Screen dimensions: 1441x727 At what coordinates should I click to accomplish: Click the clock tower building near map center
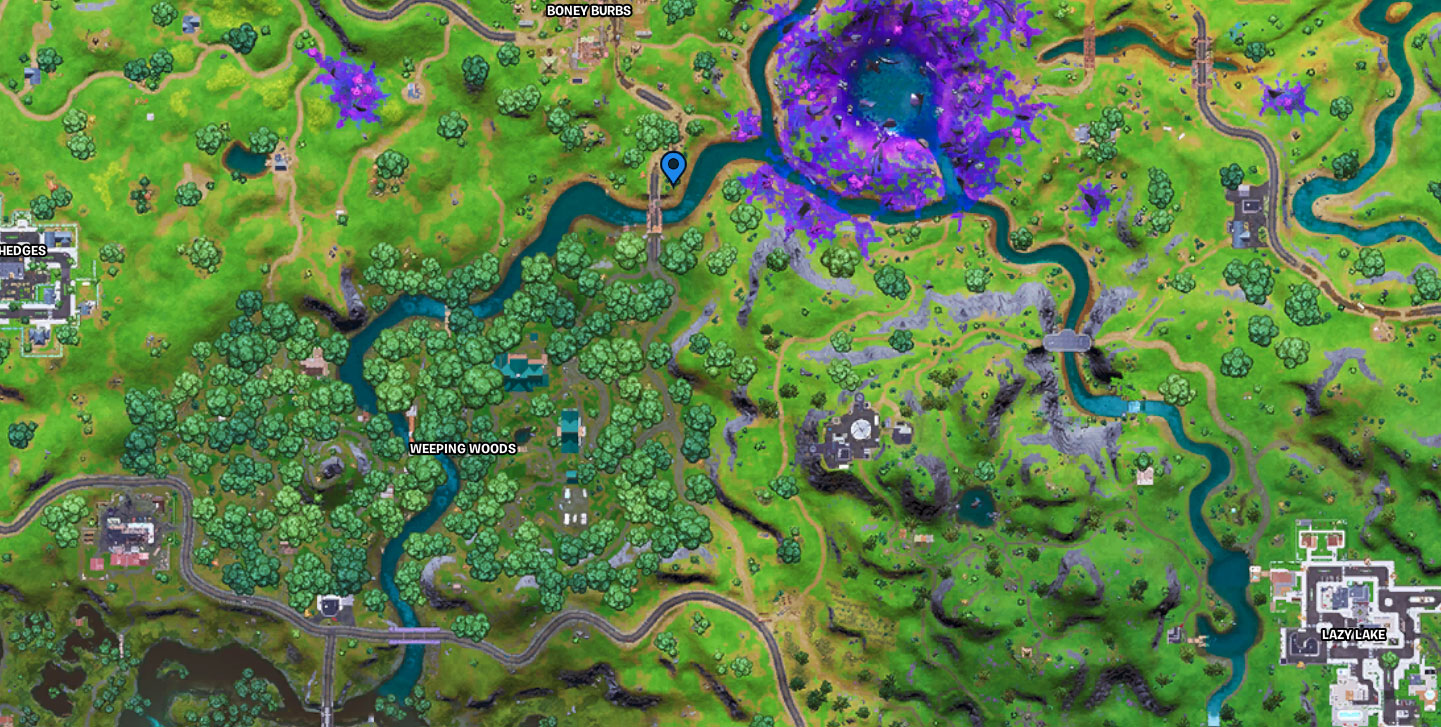860,430
